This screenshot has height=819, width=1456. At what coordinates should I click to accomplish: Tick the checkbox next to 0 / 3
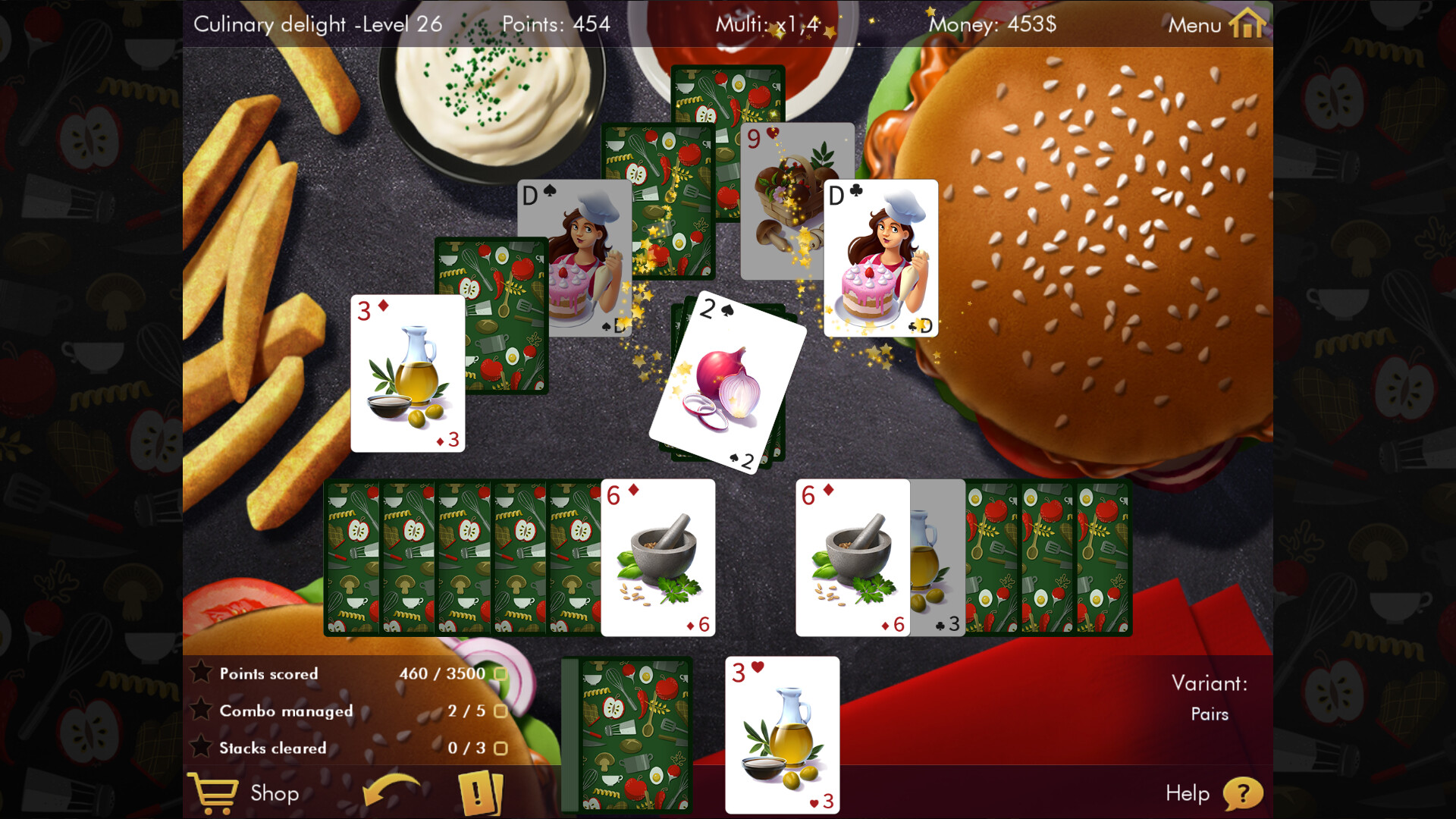500,748
